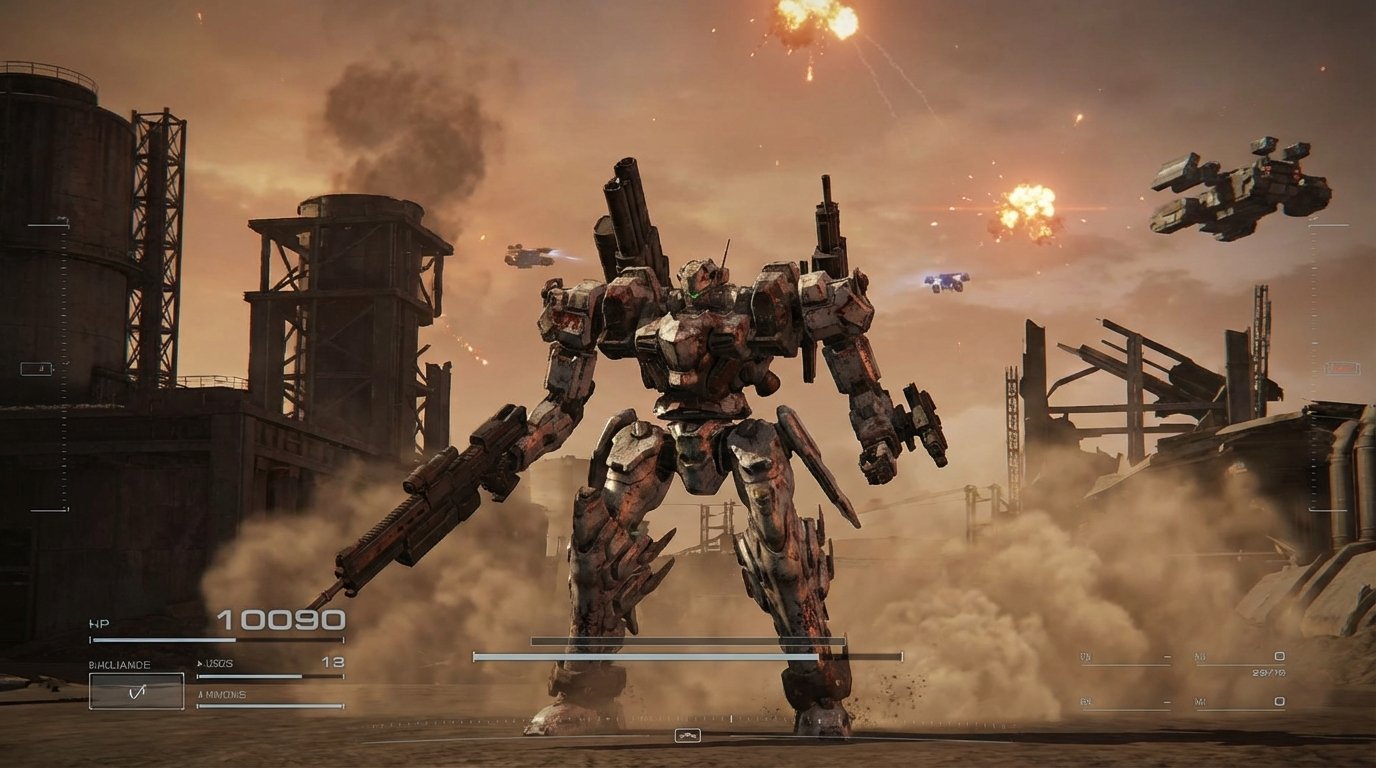Select the stance checkmark icon near bottom left
The height and width of the screenshot is (768, 1376).
tap(137, 690)
